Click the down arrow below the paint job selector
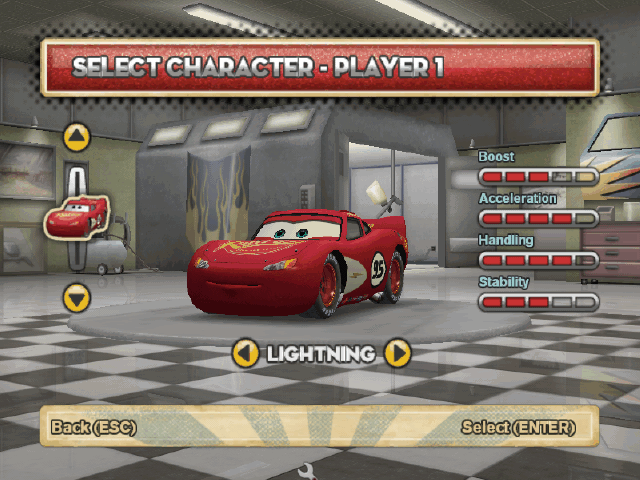 pyautogui.click(x=77, y=297)
